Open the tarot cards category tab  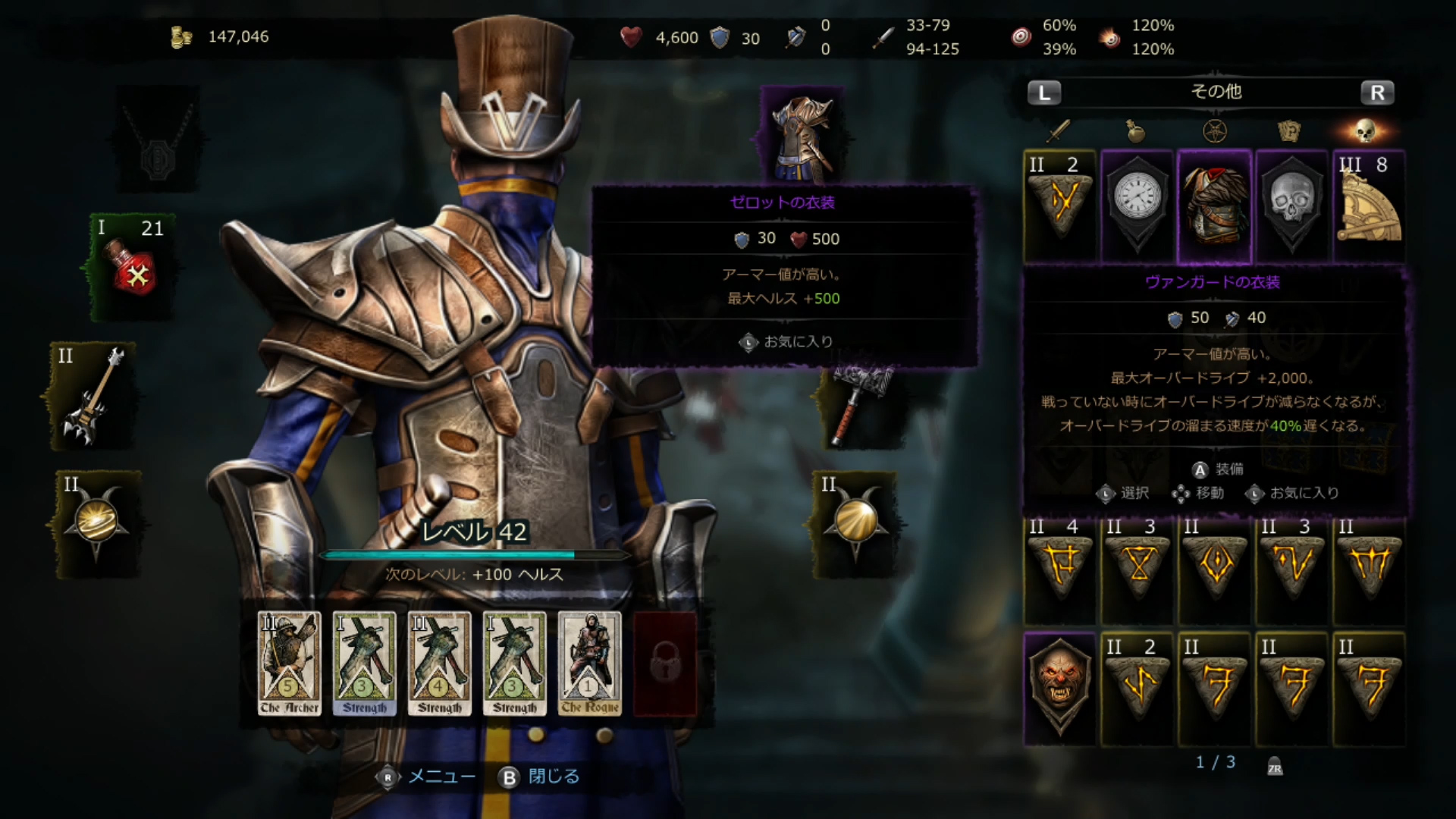1289,131
